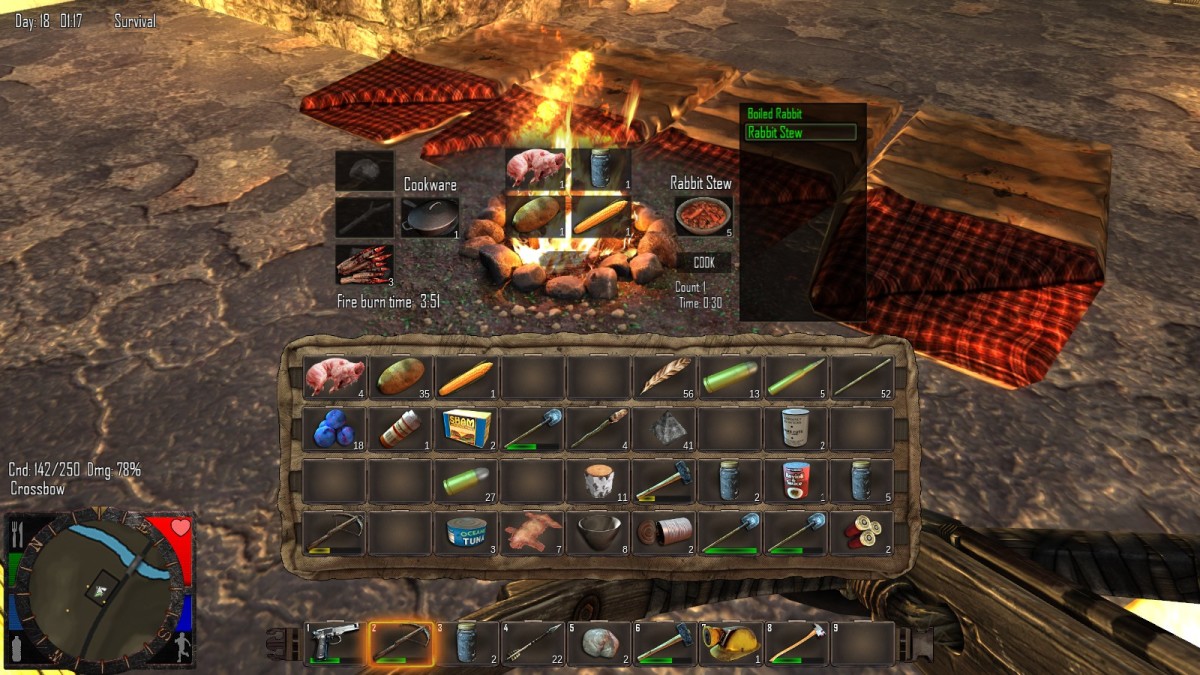Pick the birch wood log stack
Screen dimensions: 1200x675
coord(598,482)
